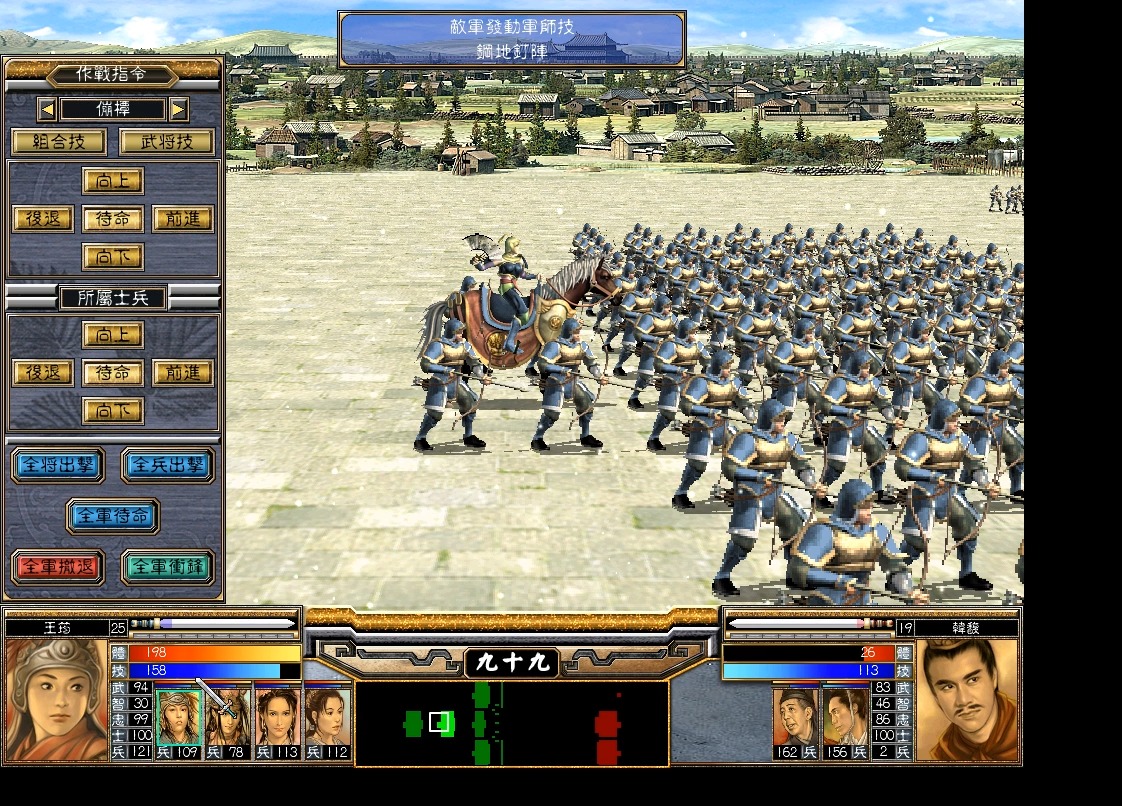The width and height of the screenshot is (1122, 806).
Task: Order a full retreat with red 全軍撤退
Action: [58, 567]
